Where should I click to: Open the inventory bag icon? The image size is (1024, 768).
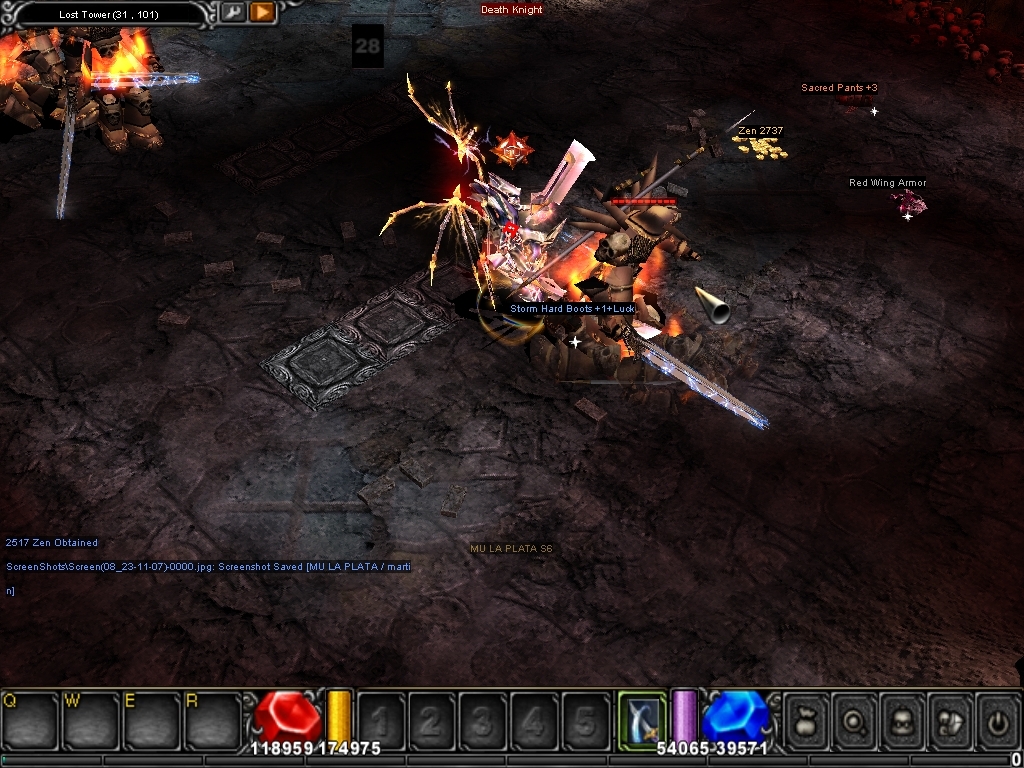tap(807, 719)
